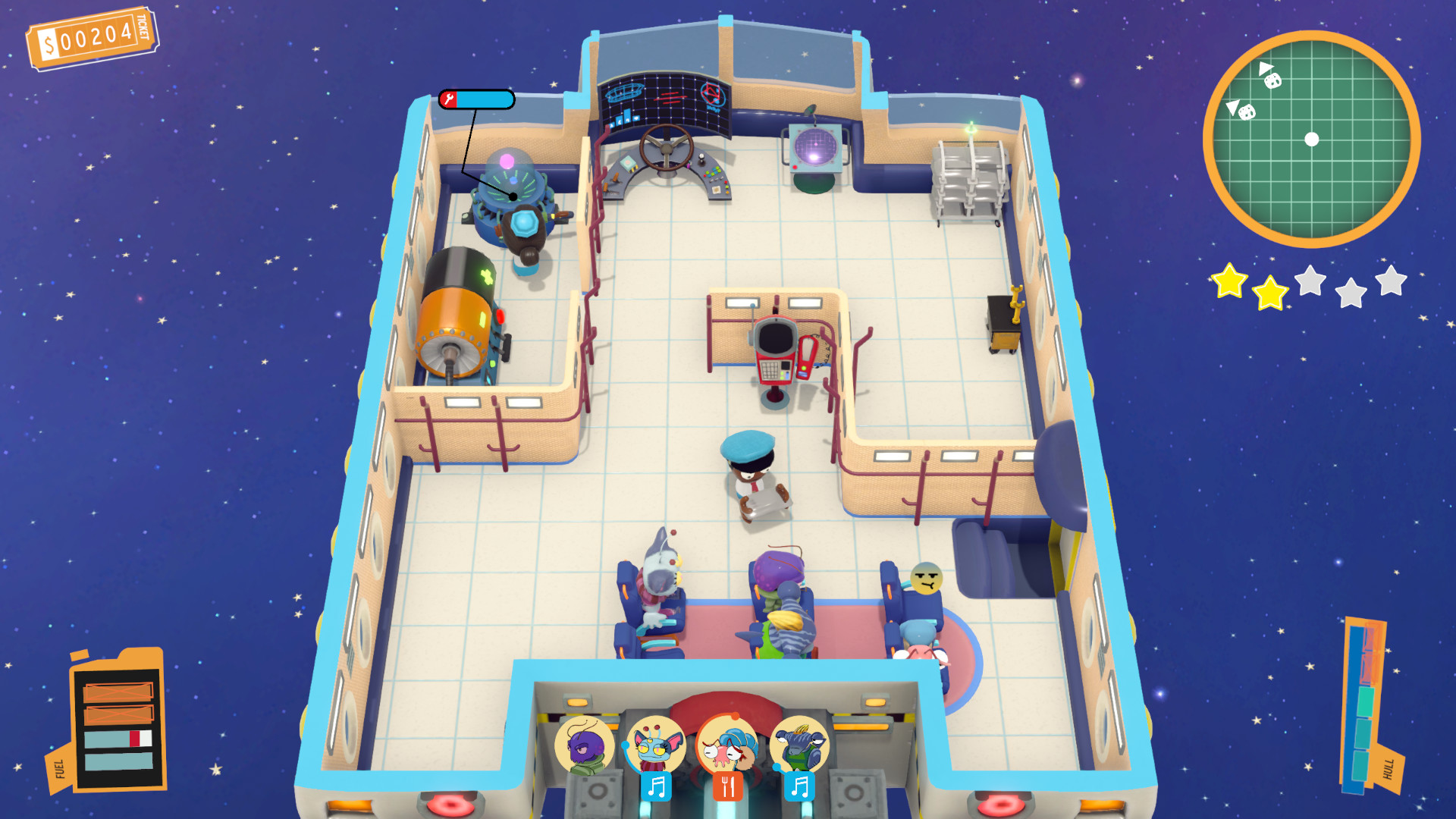Viewport: 1456px width, 819px height.
Task: Click the red wrench icon on the repair progress bar
Action: click(x=449, y=99)
